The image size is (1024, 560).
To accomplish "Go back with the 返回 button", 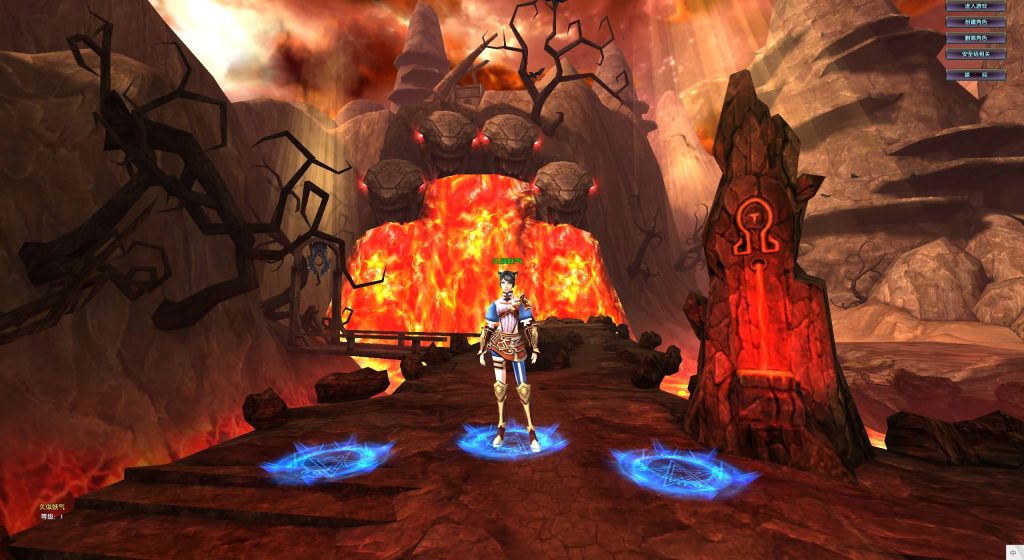I will (975, 74).
